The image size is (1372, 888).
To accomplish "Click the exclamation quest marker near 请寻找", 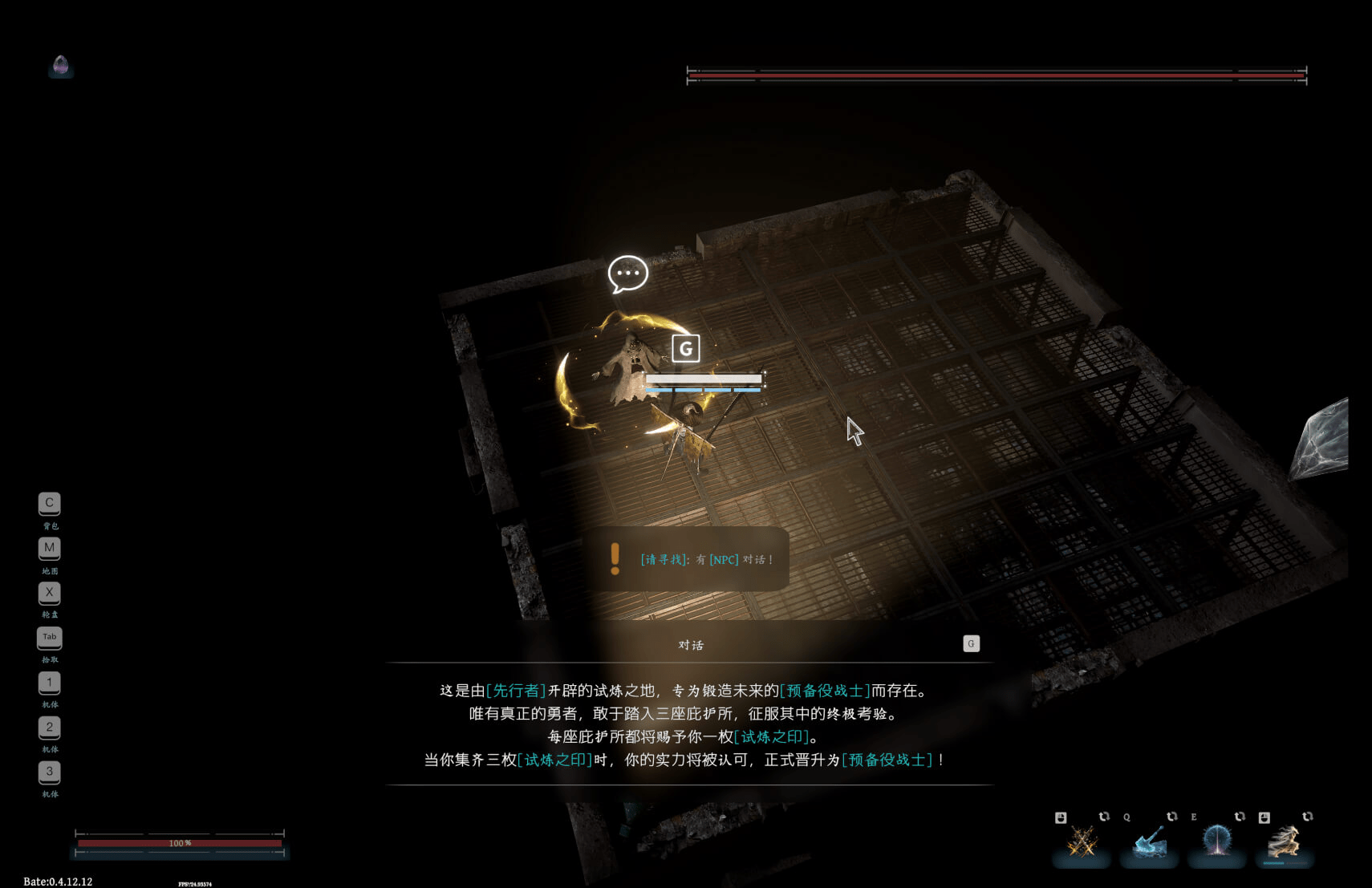I will 616,558.
